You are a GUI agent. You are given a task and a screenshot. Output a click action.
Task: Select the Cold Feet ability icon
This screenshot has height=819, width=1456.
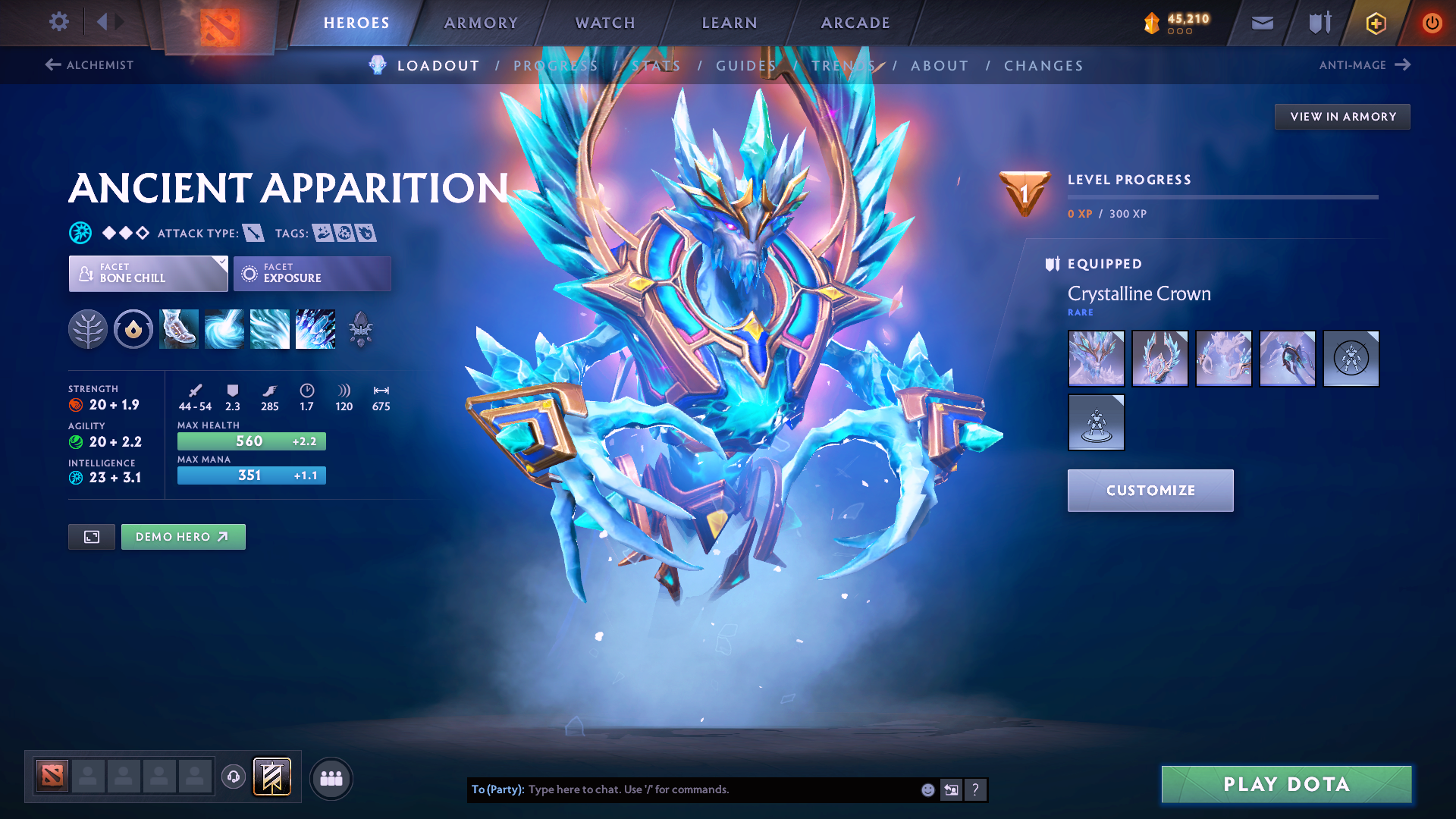(x=179, y=329)
